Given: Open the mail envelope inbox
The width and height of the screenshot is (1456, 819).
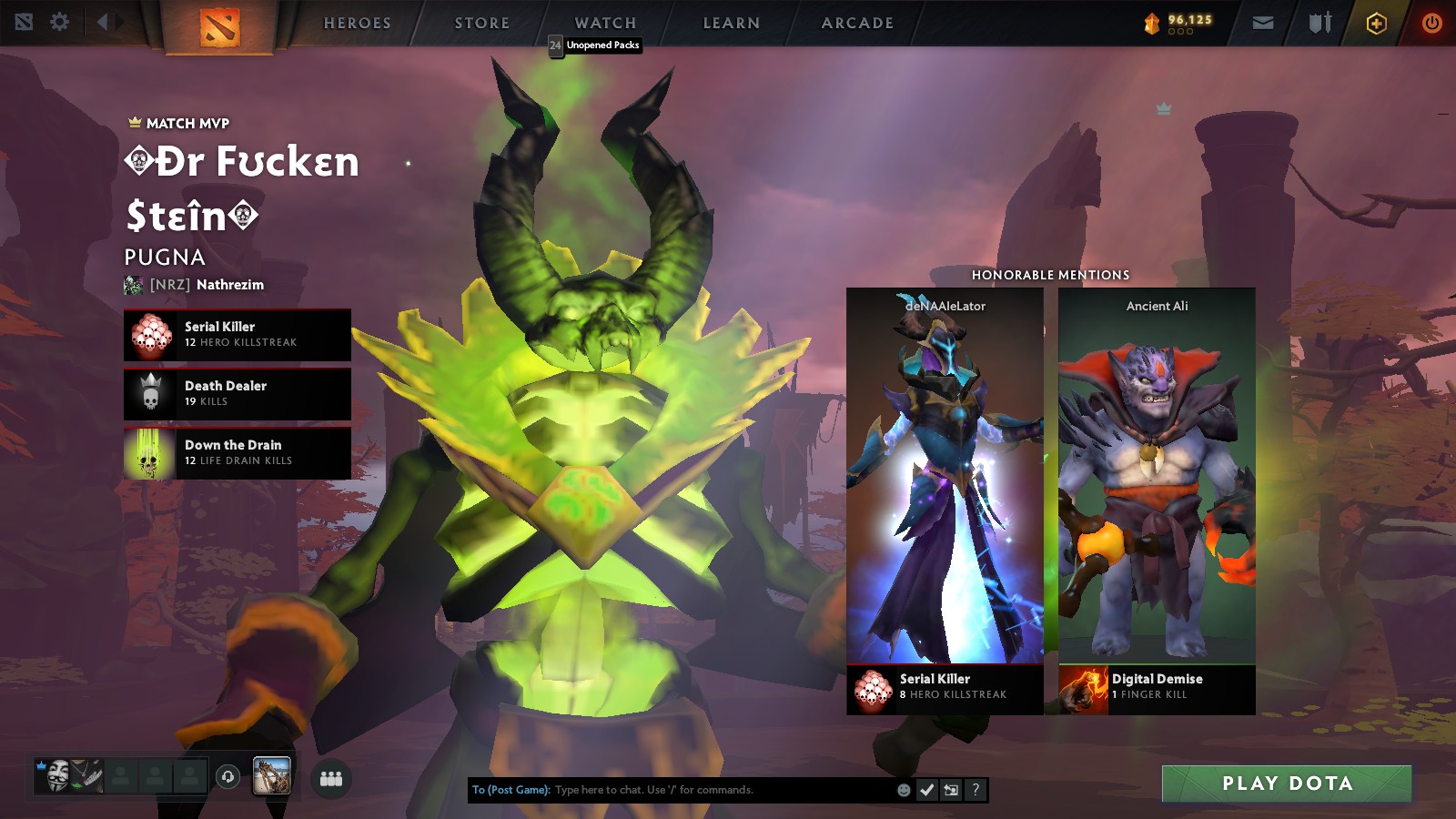Looking at the screenshot, I should [x=1263, y=24].
